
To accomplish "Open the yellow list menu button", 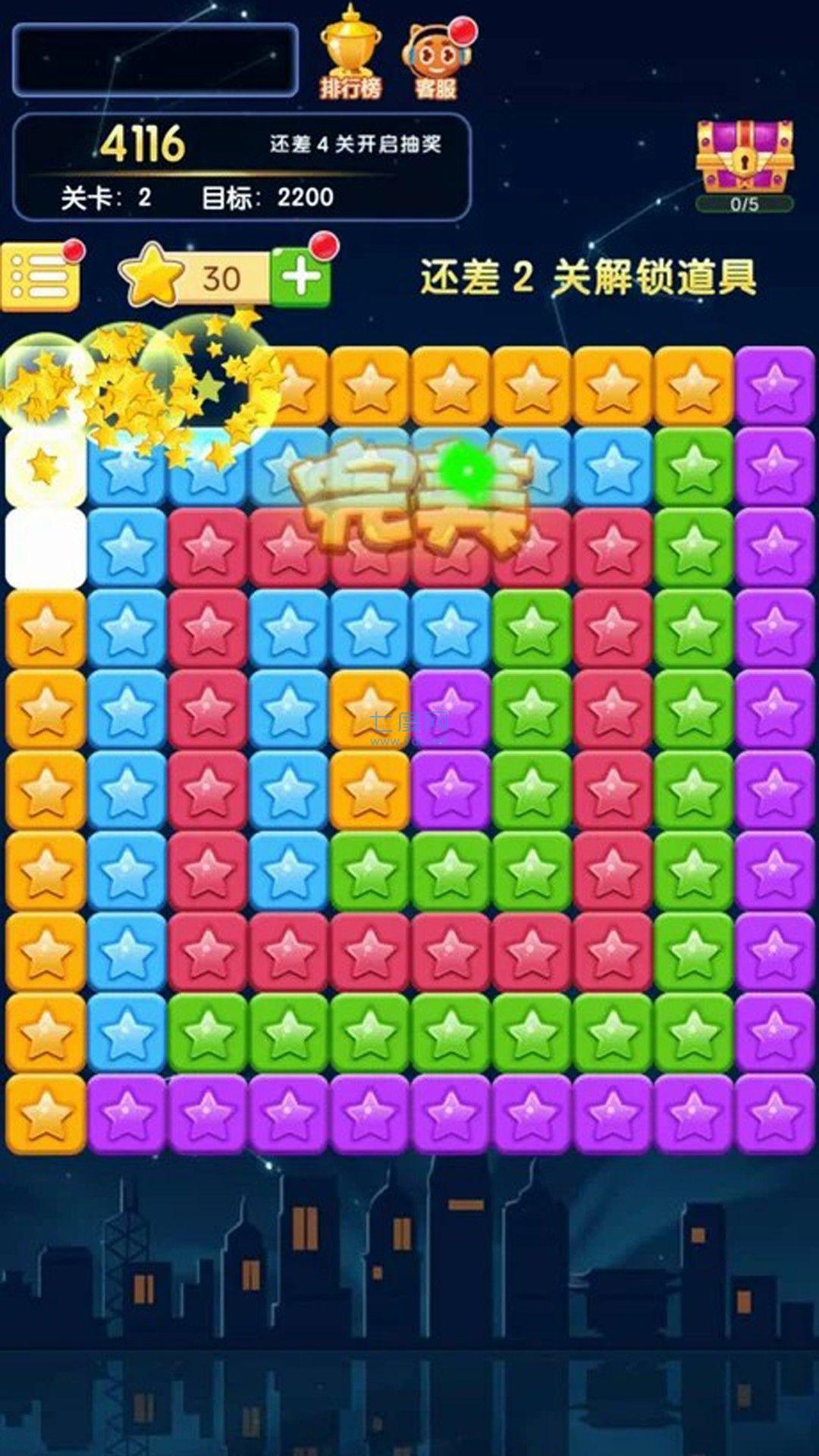I will click(40, 278).
